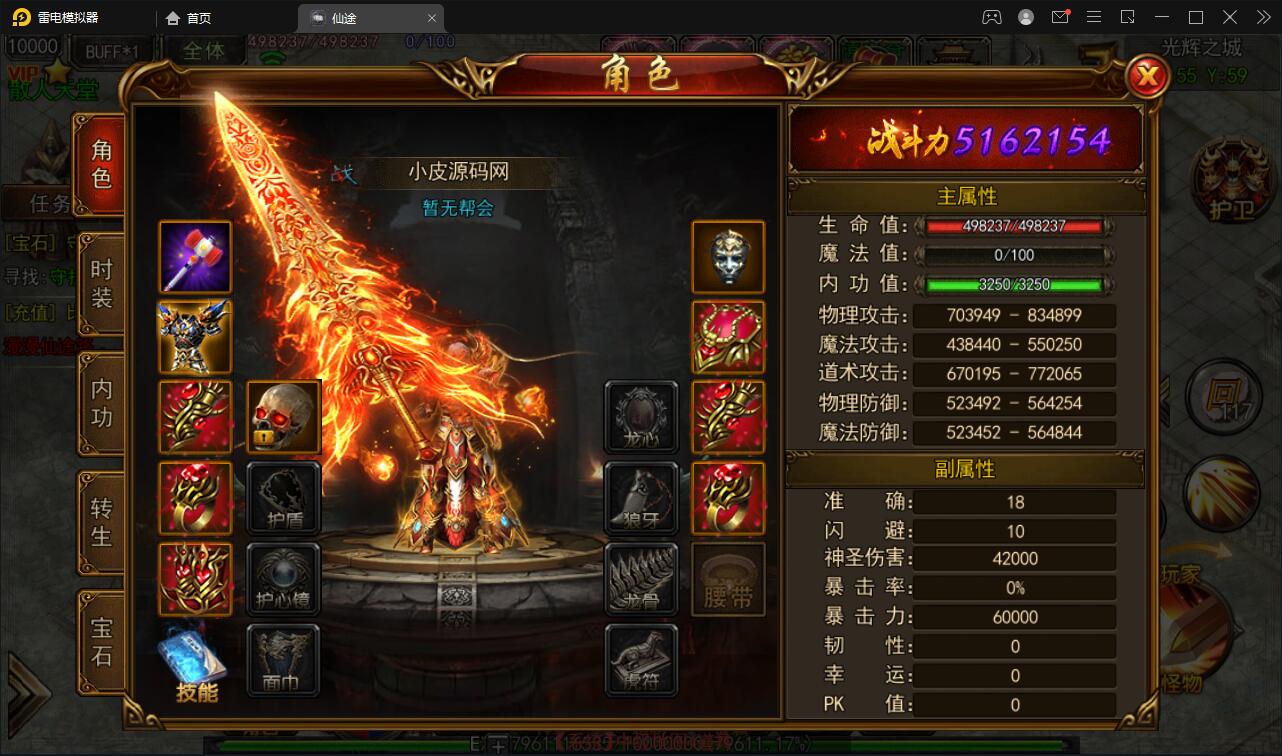Open the 全体 chat channel selector
Viewport: 1282px width, 756px height.
206,53
